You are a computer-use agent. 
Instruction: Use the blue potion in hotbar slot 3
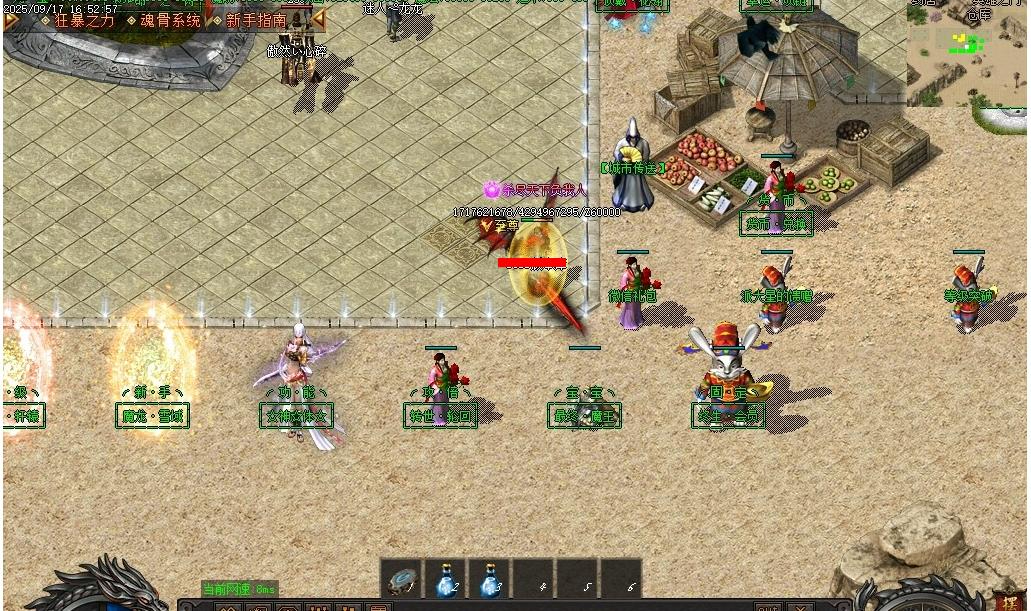(x=490, y=581)
